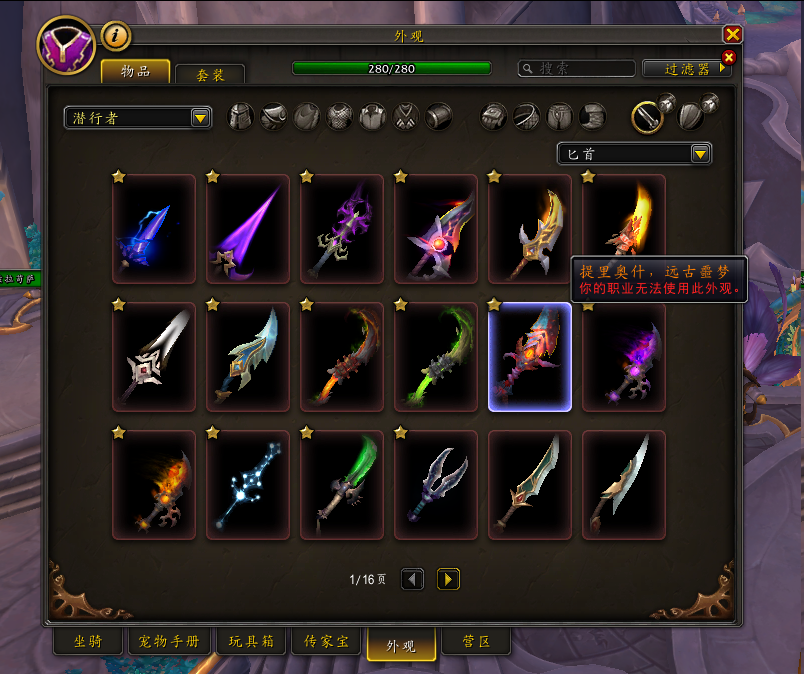Viewport: 804px width, 674px height.
Task: Click the round info button
Action: click(x=117, y=36)
